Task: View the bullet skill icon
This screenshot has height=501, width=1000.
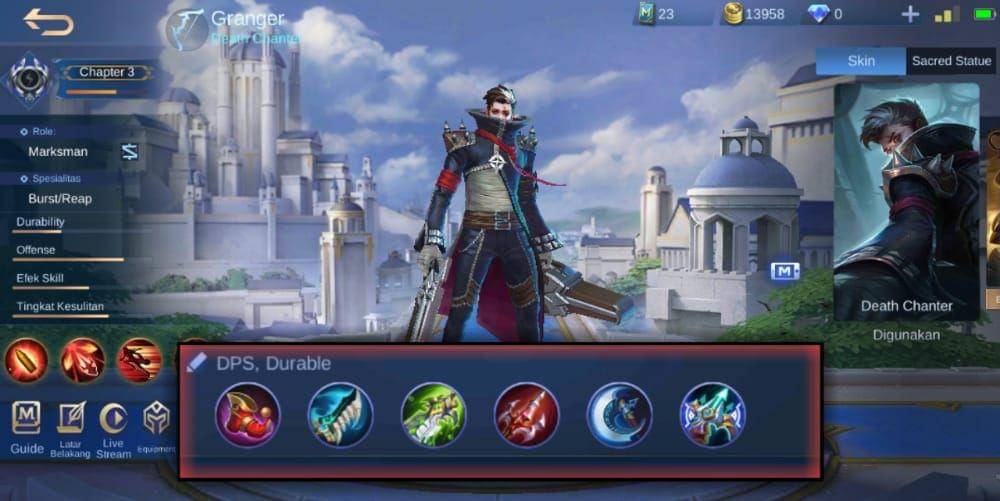Action: [26, 360]
